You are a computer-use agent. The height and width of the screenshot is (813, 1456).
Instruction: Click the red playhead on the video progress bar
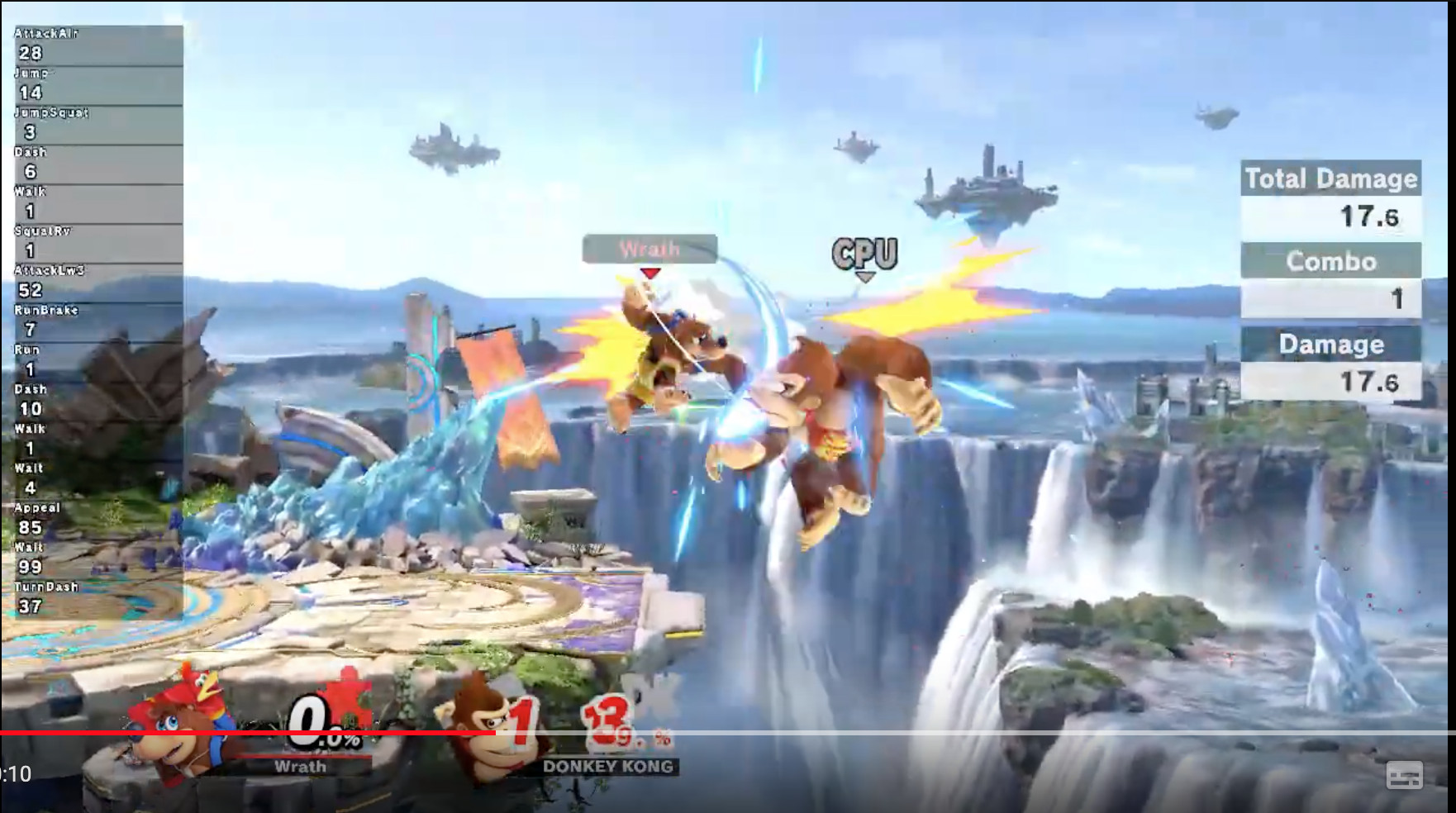[x=497, y=732]
